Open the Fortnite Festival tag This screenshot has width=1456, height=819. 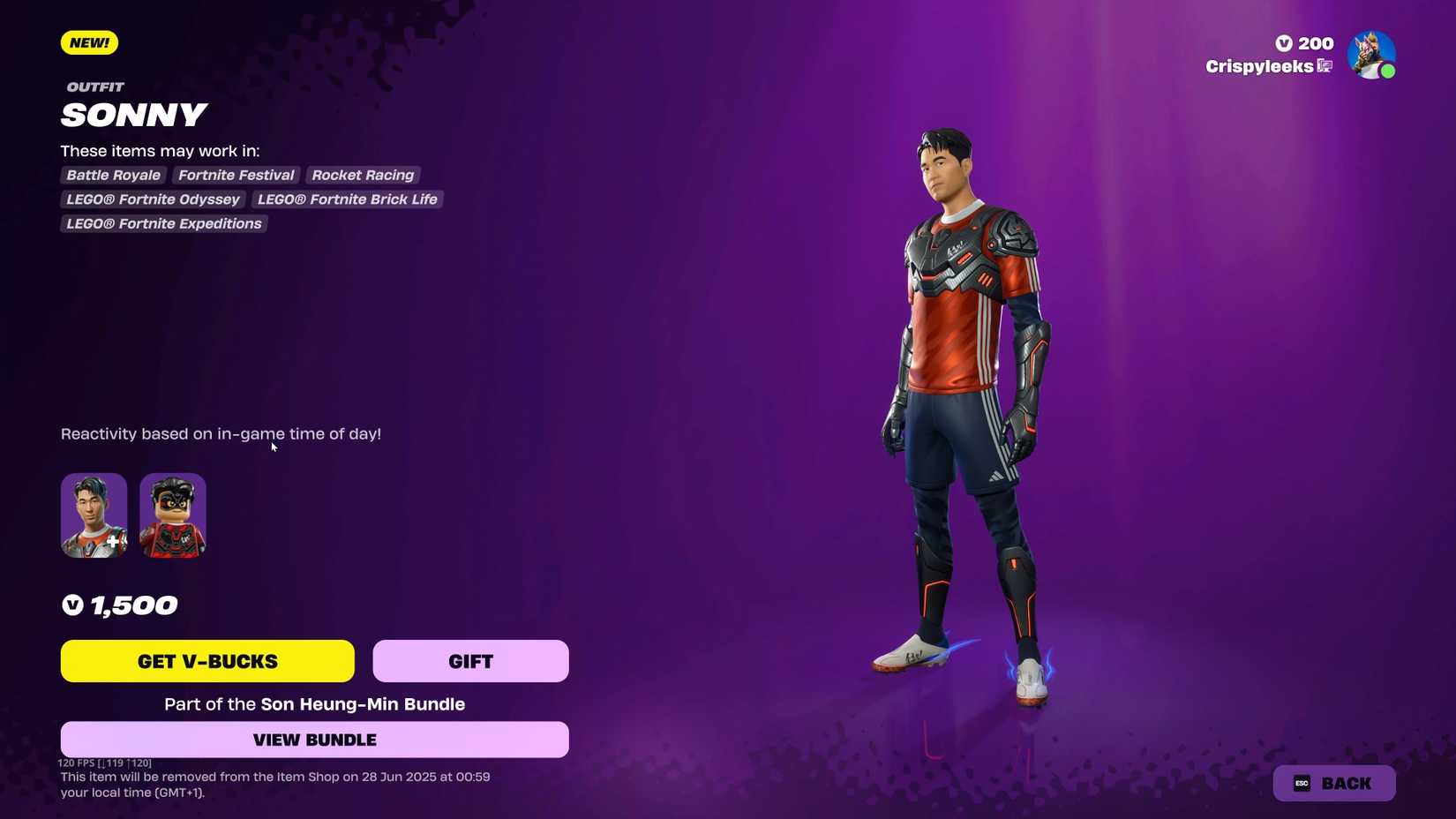[x=236, y=175]
